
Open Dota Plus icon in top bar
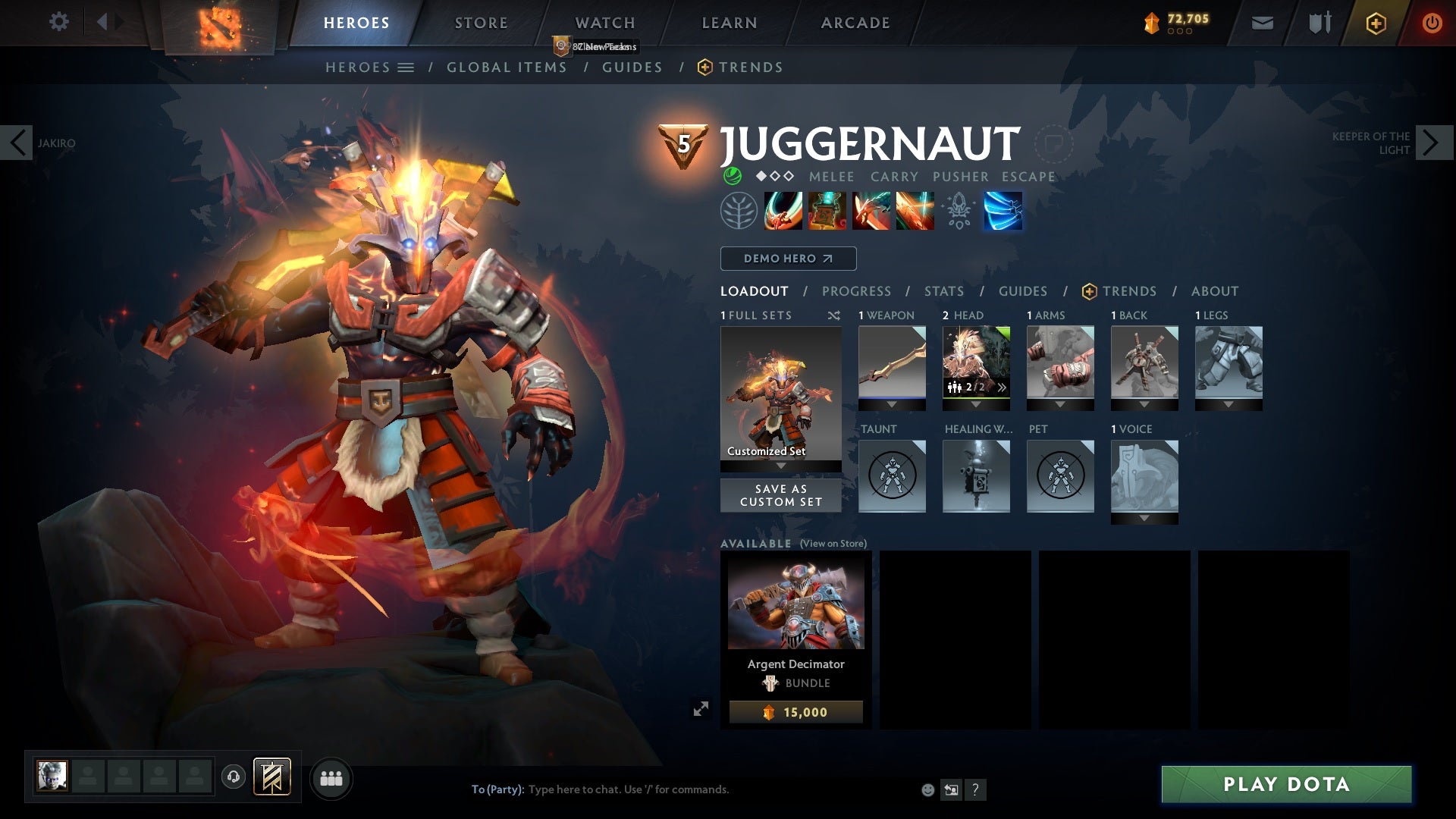click(x=1375, y=23)
